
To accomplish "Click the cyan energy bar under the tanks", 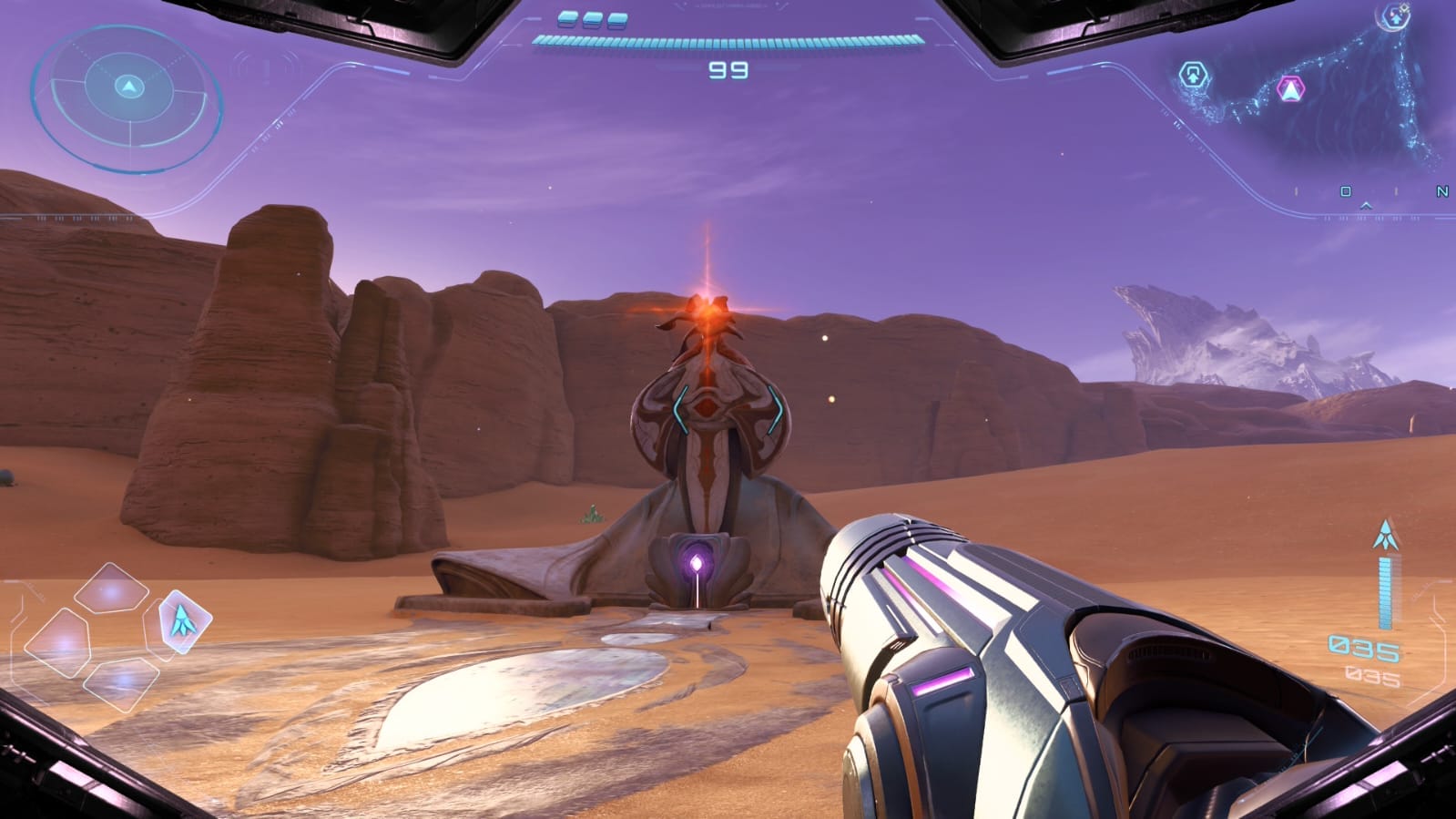I will 728,41.
